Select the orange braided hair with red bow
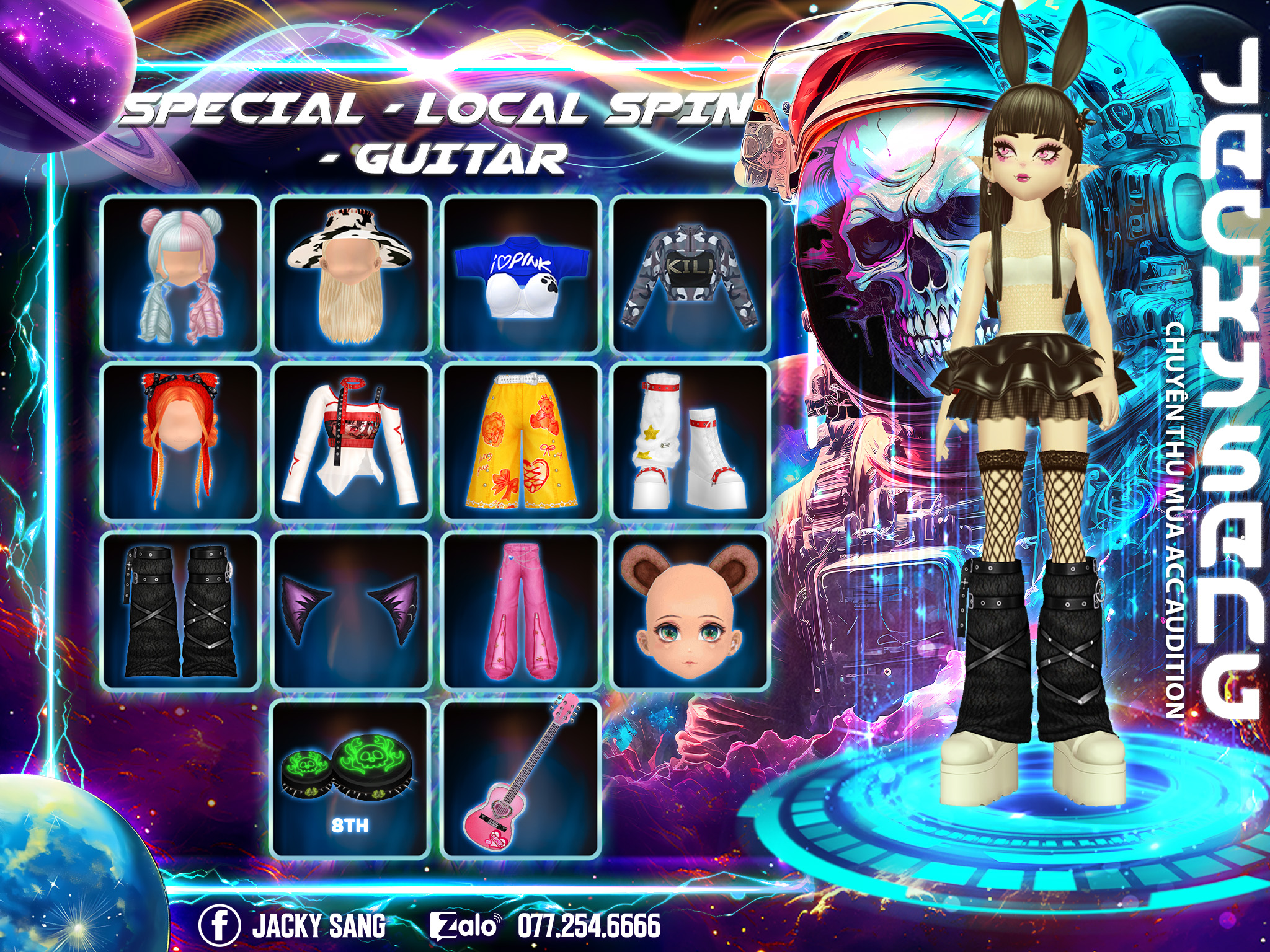This screenshot has height=952, width=1270. tap(180, 442)
